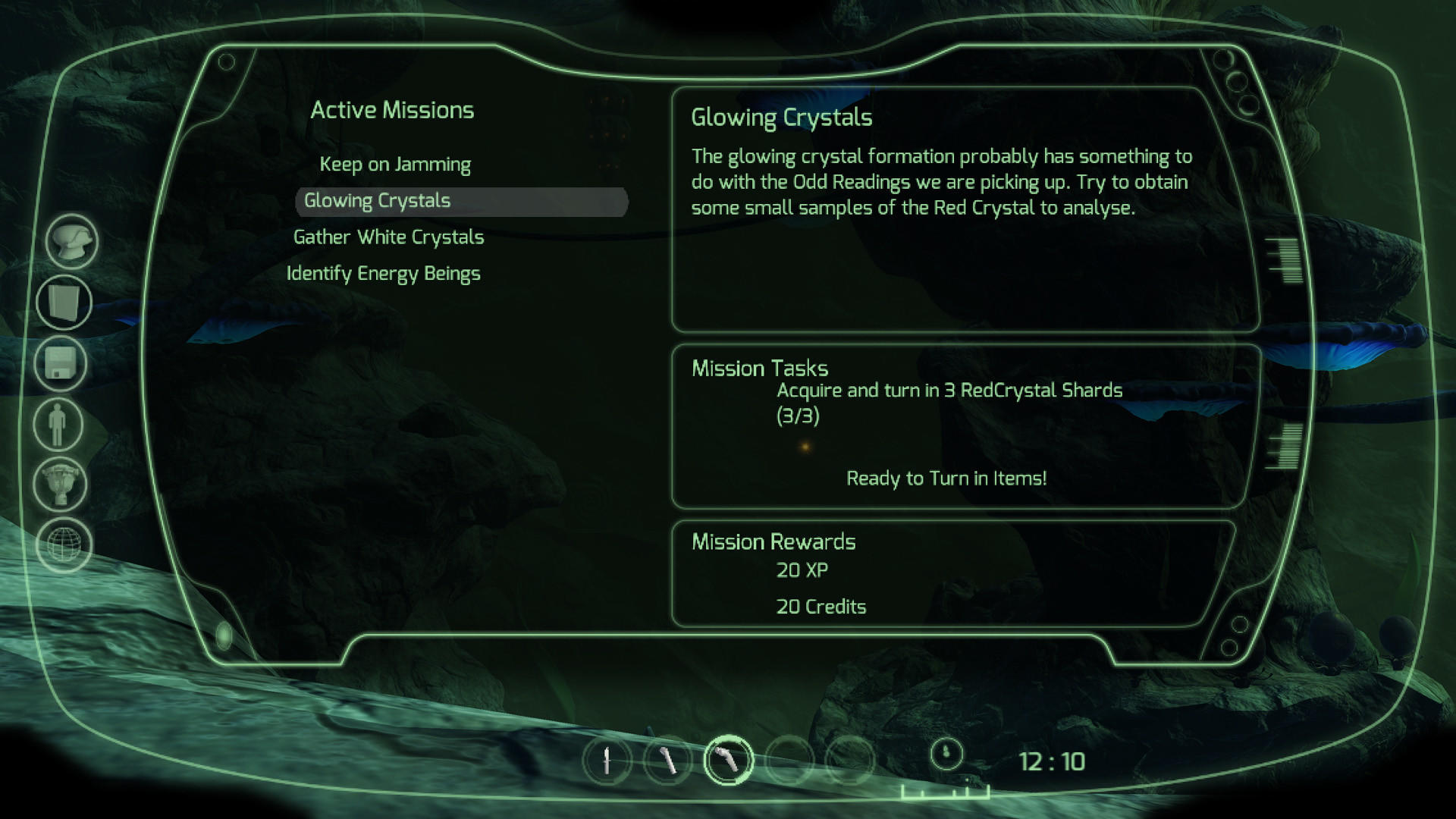Image resolution: width=1456 pixels, height=819 pixels.
Task: Select the Keep on Jamming mission
Action: (395, 164)
